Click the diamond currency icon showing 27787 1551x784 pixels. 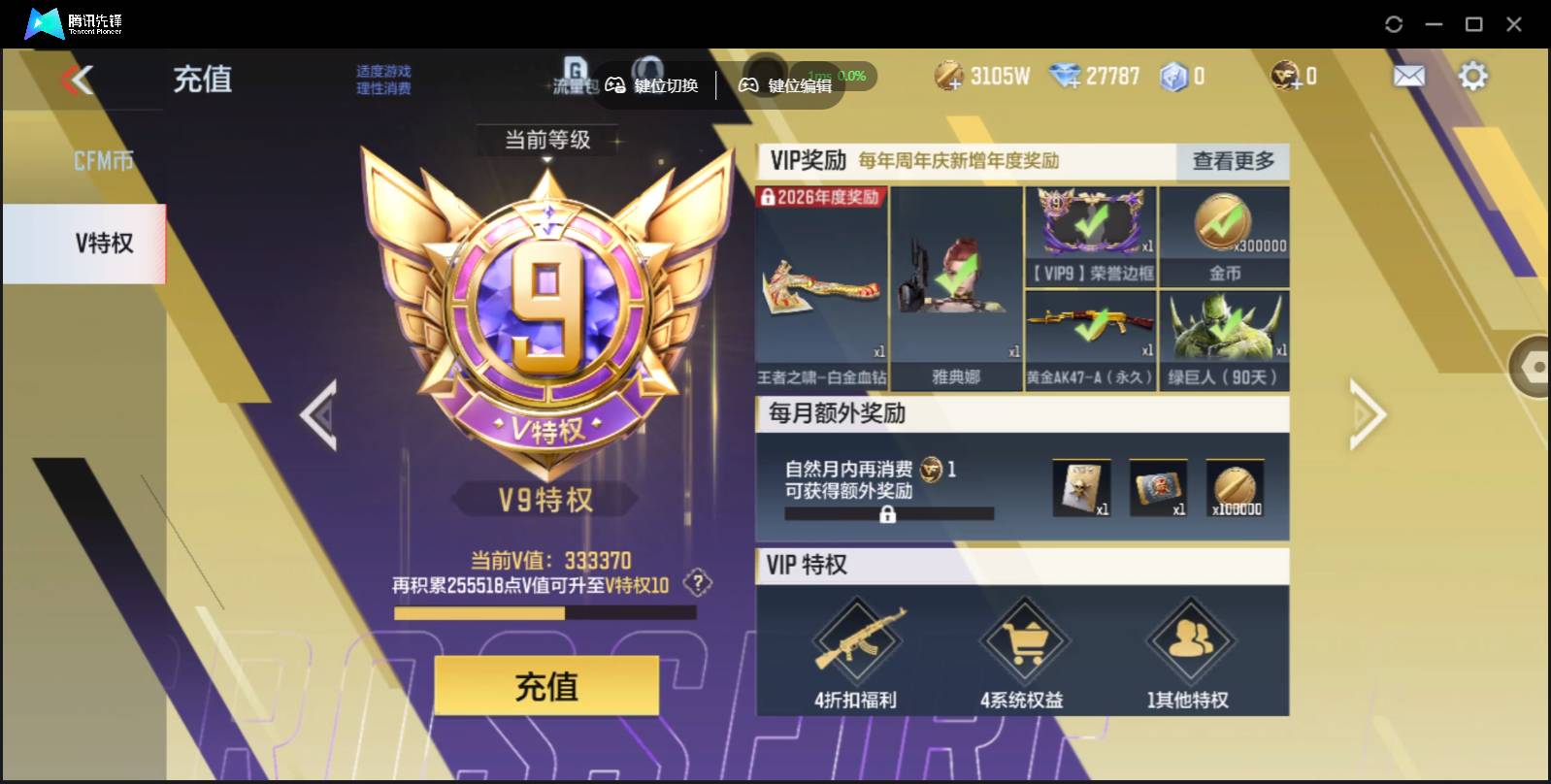pos(1068,75)
